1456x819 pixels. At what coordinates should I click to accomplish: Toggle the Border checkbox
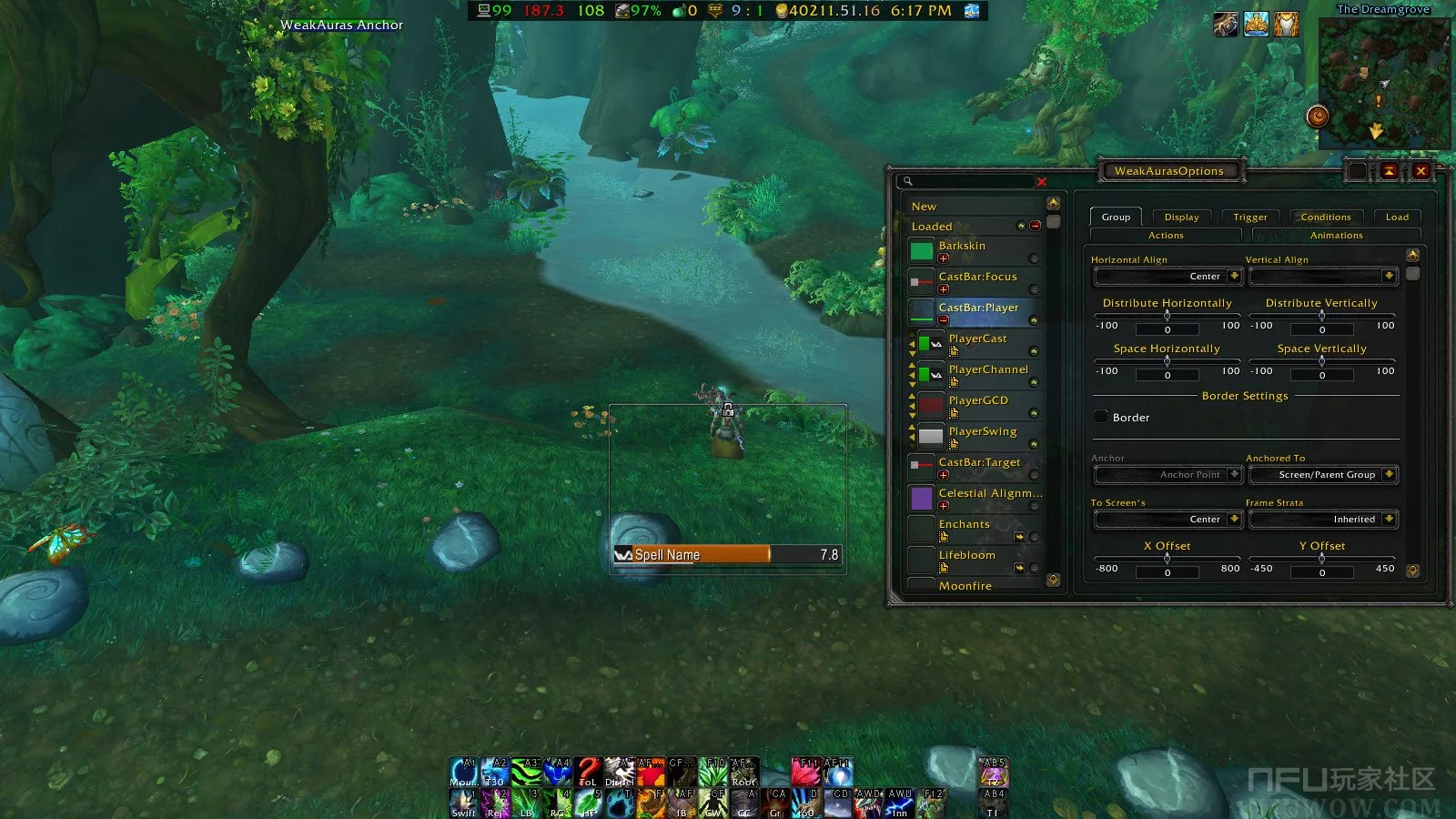1101,418
